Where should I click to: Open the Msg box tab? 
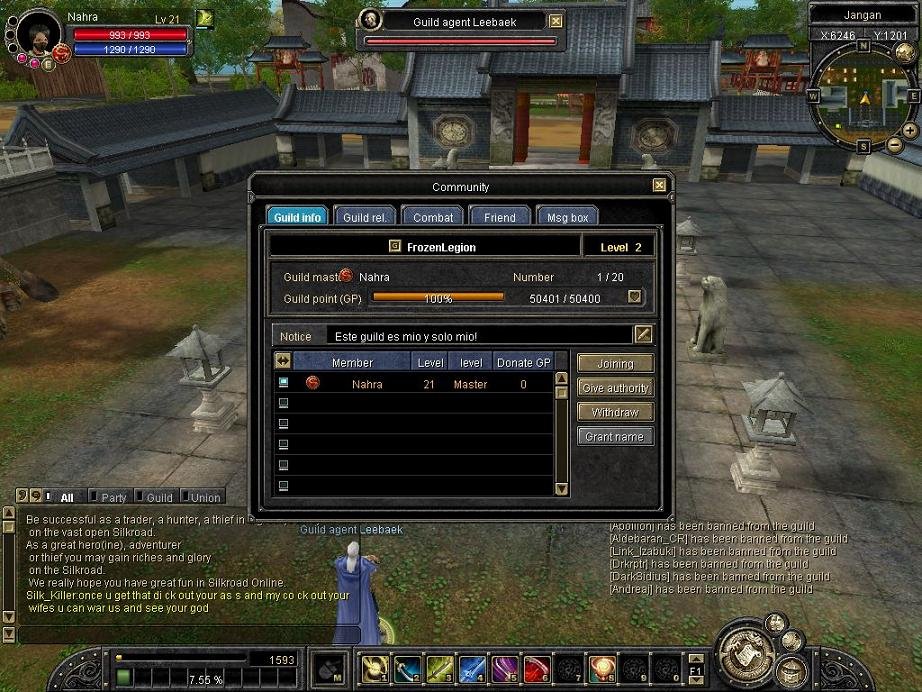(567, 217)
